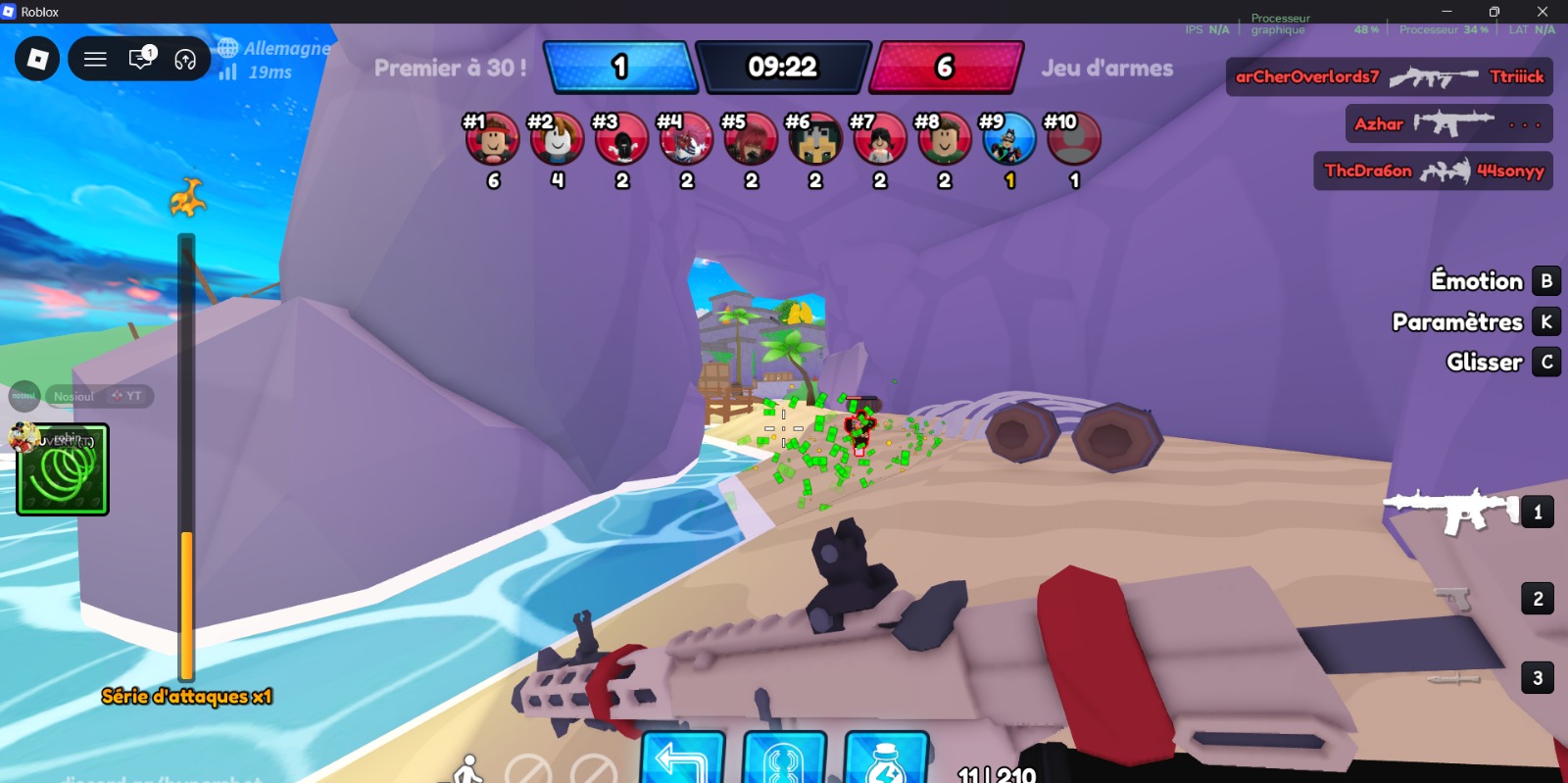
Task: Open chat with the notification badge
Action: point(140,58)
